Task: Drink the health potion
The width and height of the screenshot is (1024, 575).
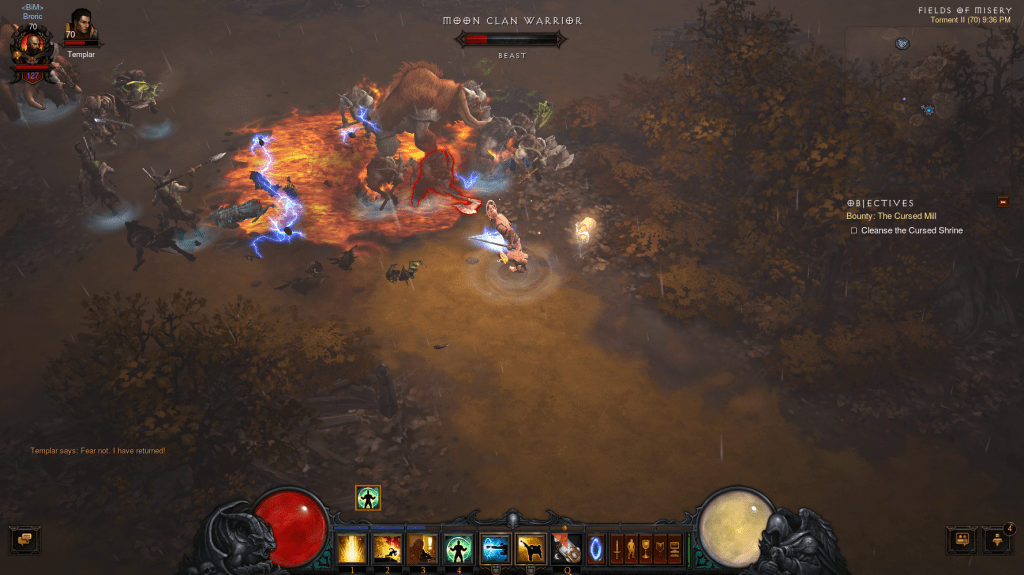Action: [x=567, y=548]
